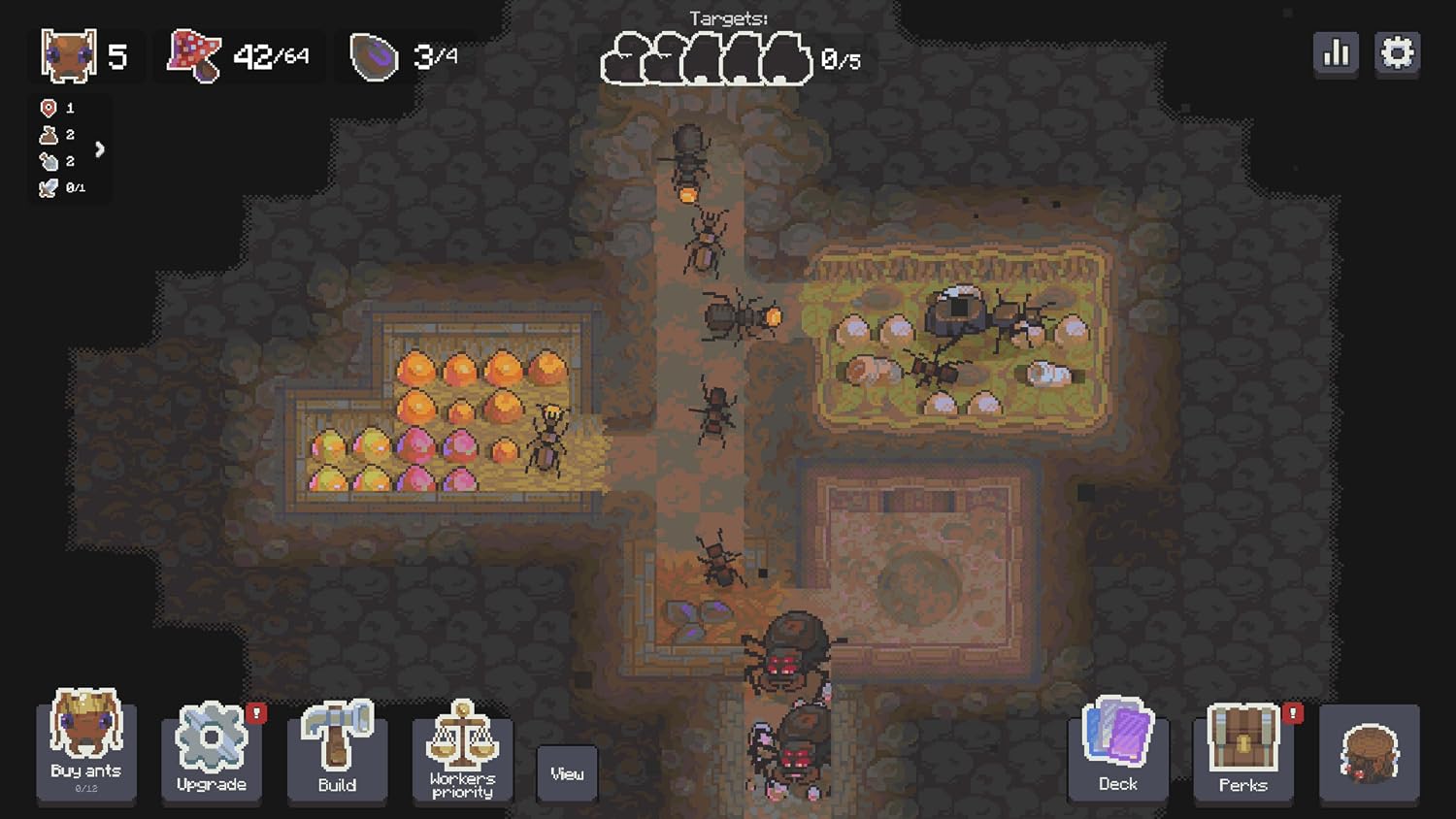Open the Upgrade menu with notification
Viewport: 1456px width, 819px height.
[211, 752]
